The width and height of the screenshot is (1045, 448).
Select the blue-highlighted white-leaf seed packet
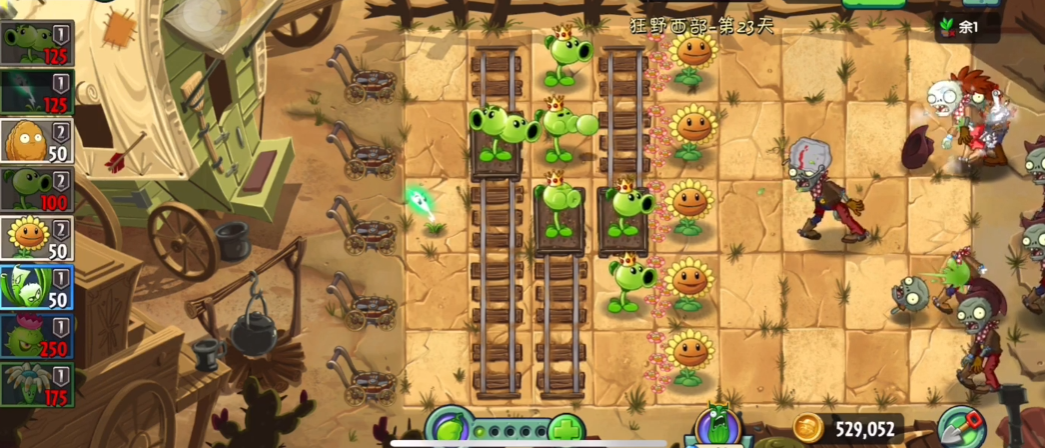pyautogui.click(x=37, y=287)
